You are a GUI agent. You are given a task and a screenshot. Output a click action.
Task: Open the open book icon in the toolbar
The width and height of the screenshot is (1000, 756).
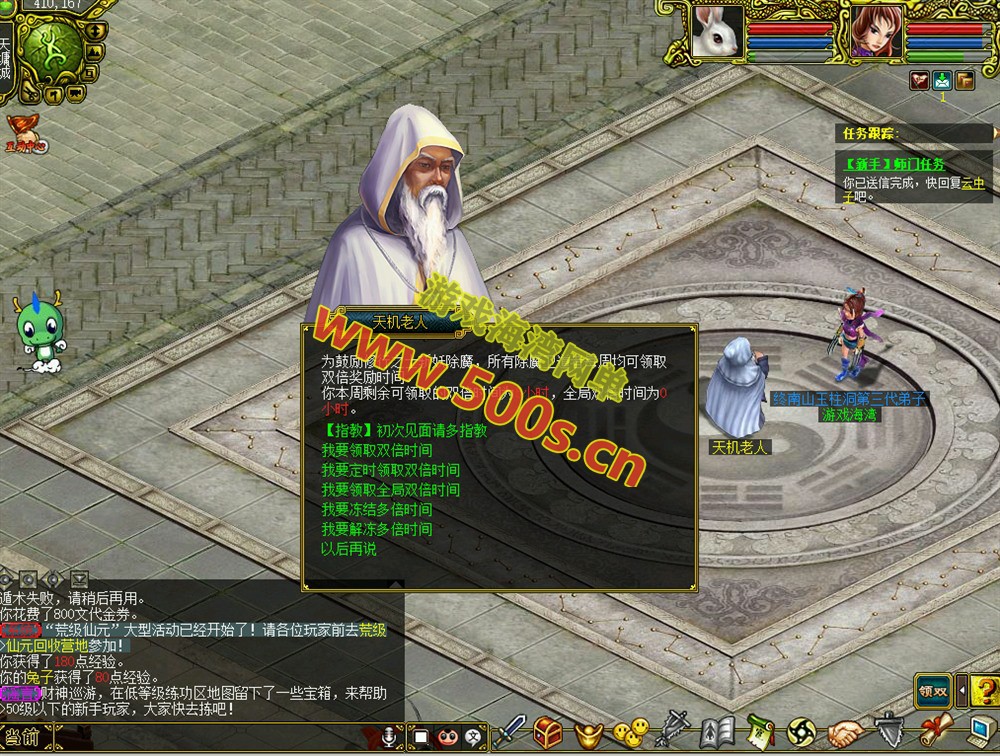pos(717,733)
